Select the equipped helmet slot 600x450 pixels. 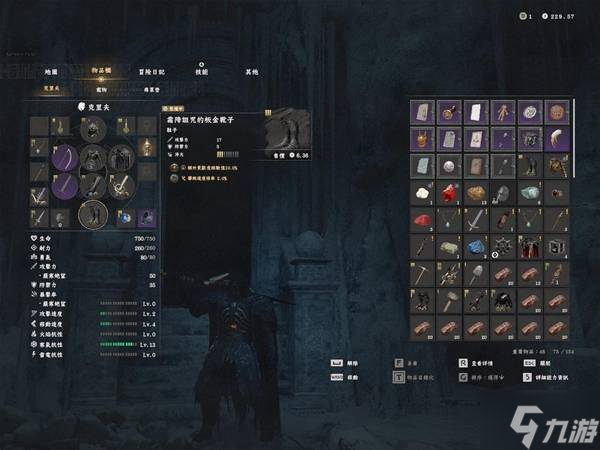(92, 129)
